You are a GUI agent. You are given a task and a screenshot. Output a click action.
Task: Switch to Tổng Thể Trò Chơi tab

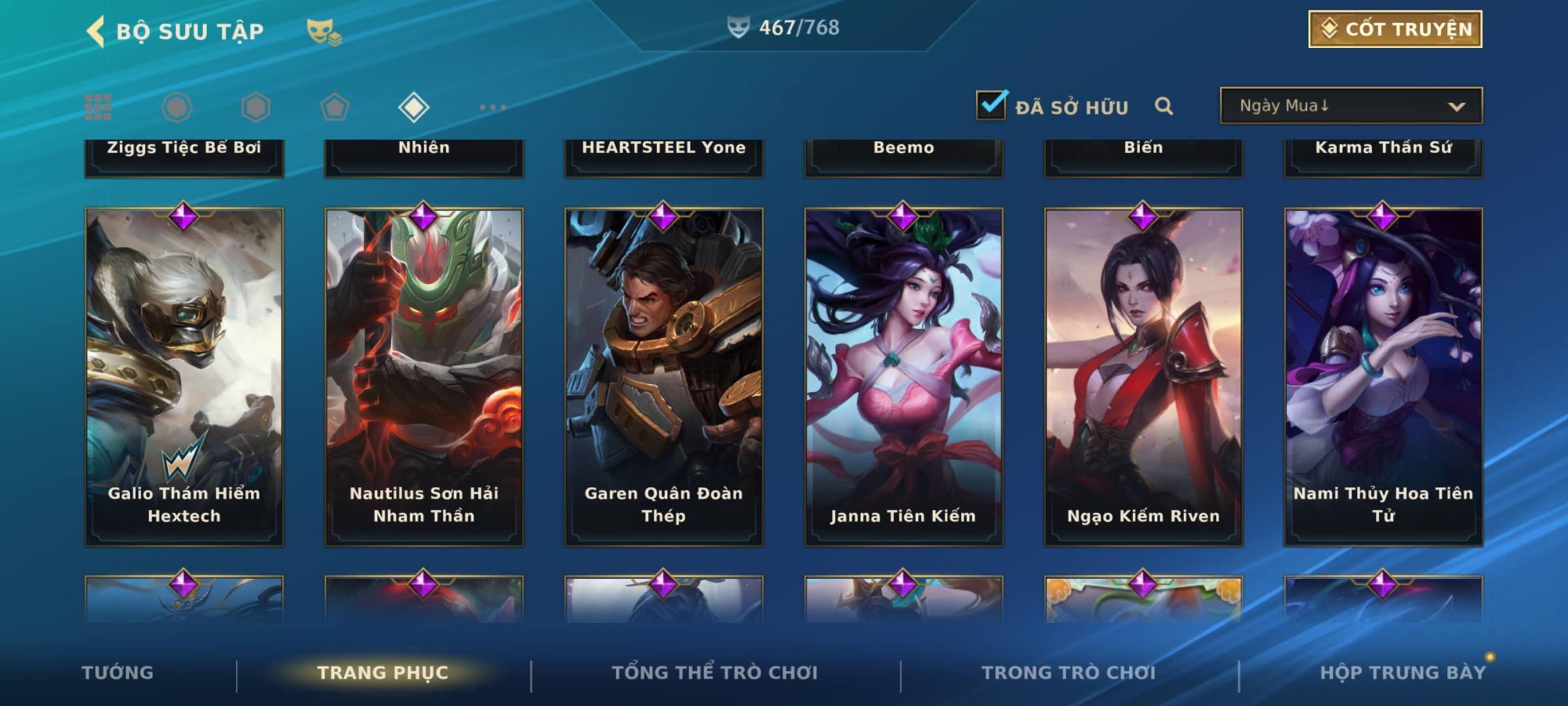click(715, 673)
